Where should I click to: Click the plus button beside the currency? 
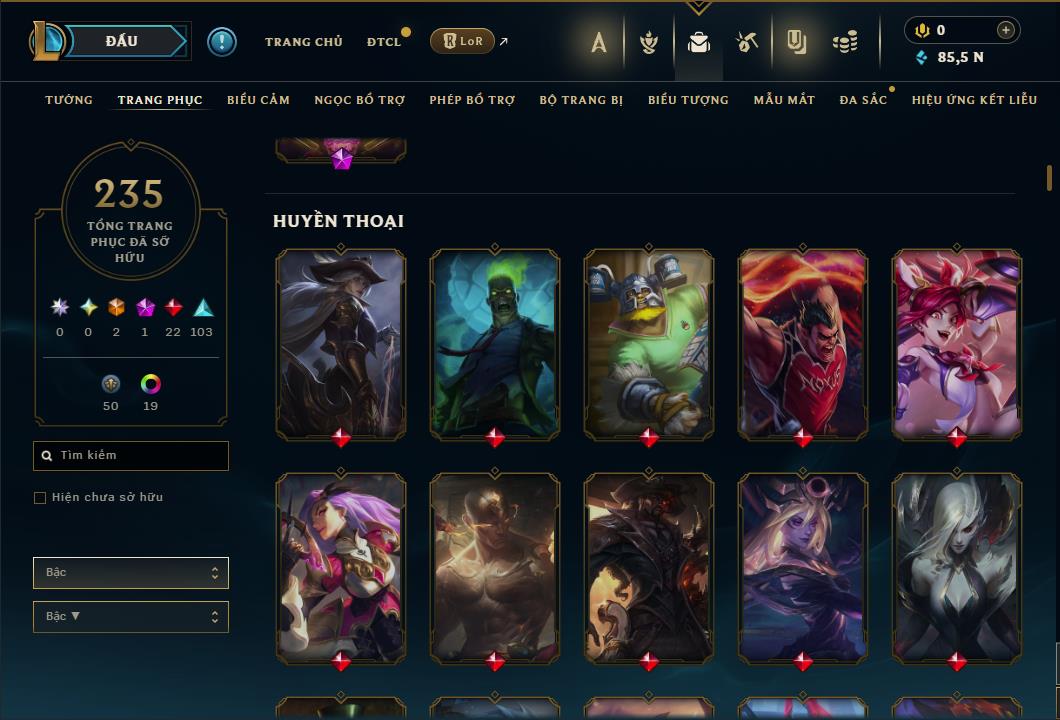[1006, 30]
